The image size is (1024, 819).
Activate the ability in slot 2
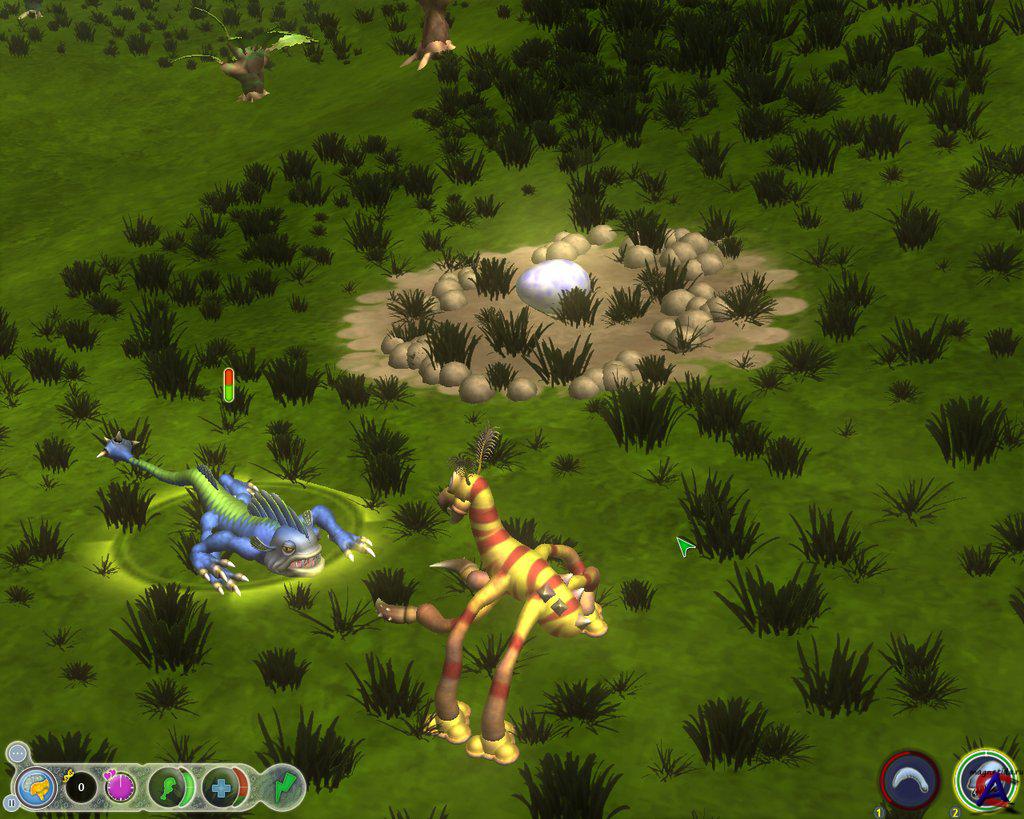[985, 779]
